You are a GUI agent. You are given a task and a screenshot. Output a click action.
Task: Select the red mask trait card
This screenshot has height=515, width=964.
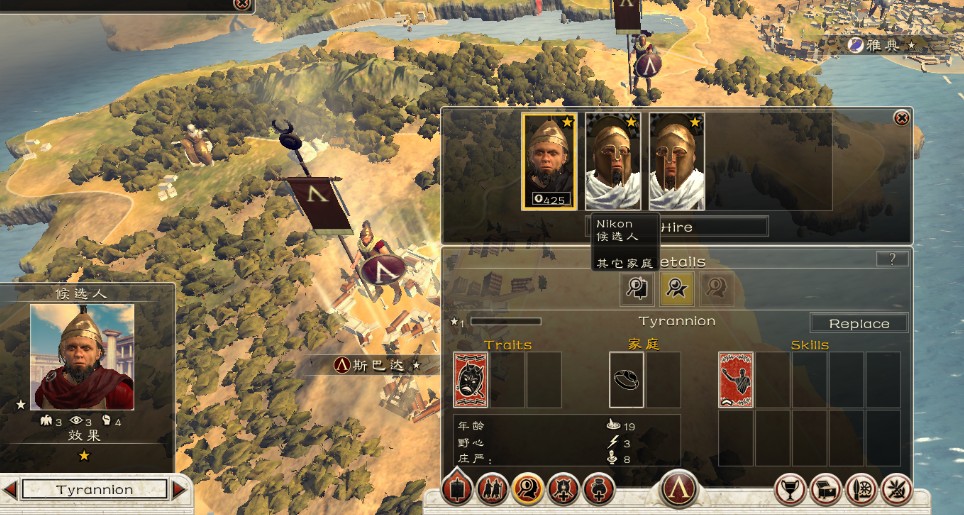471,380
